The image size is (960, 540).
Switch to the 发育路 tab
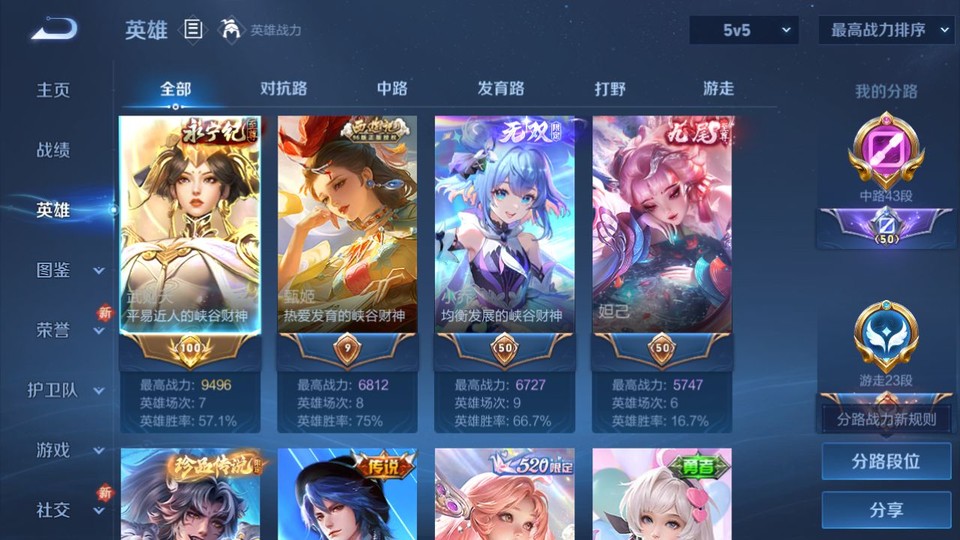(500, 88)
